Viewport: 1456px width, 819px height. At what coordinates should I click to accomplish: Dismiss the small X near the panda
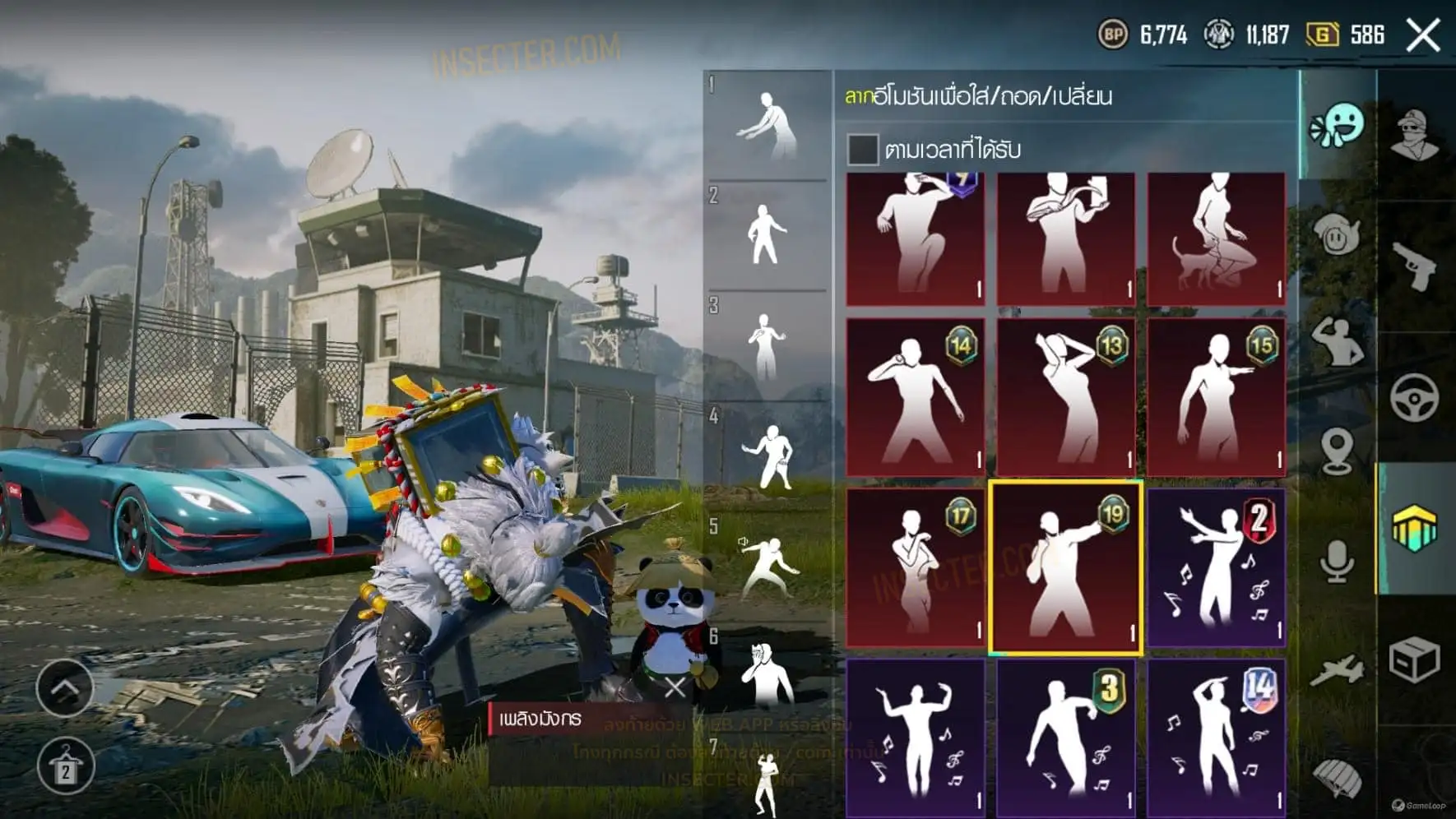coord(675,687)
